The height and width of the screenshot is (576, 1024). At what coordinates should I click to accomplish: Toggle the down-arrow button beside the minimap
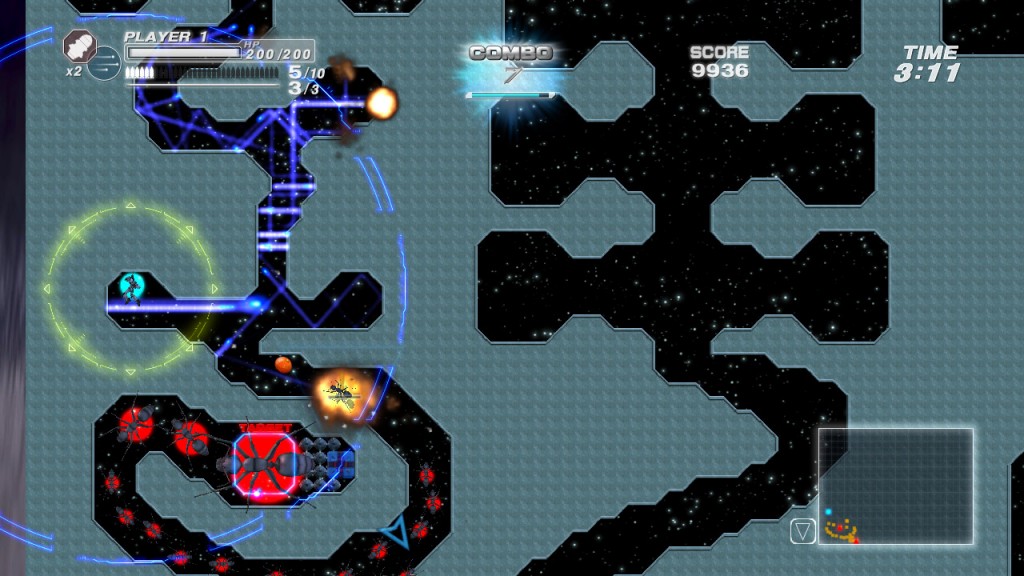[x=803, y=531]
